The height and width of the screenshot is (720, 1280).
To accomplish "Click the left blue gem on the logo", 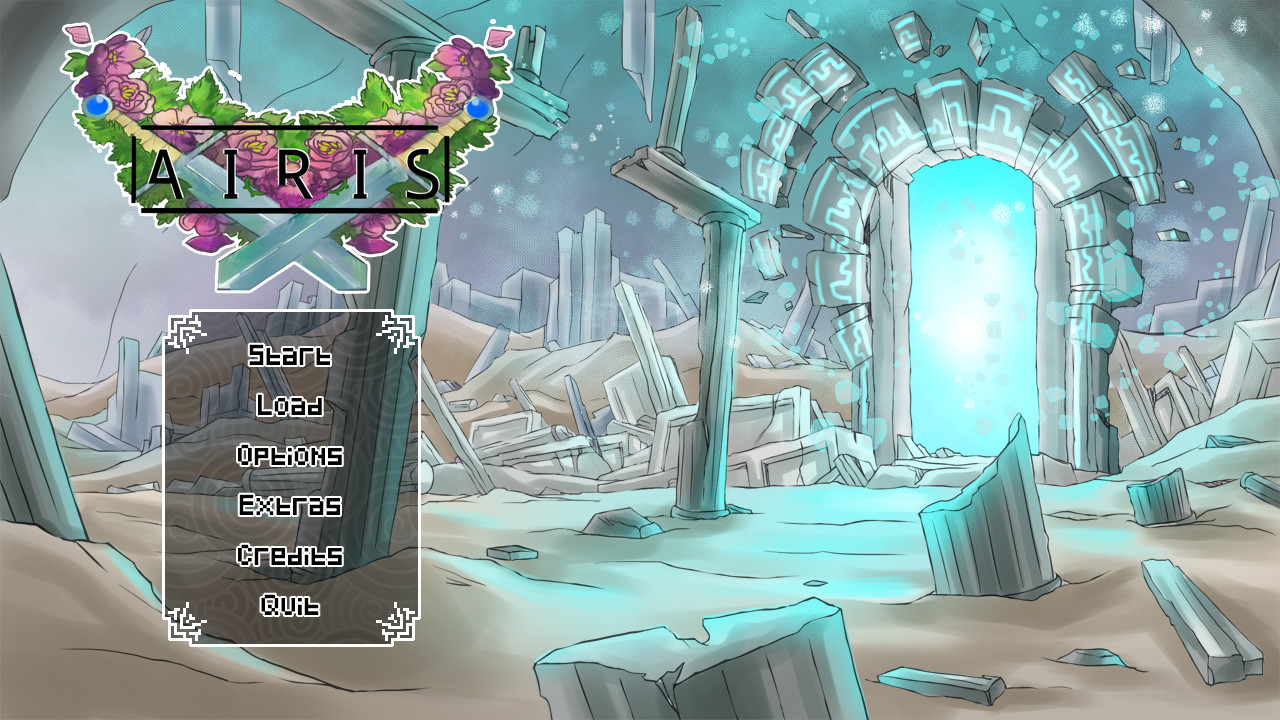I will [96, 107].
